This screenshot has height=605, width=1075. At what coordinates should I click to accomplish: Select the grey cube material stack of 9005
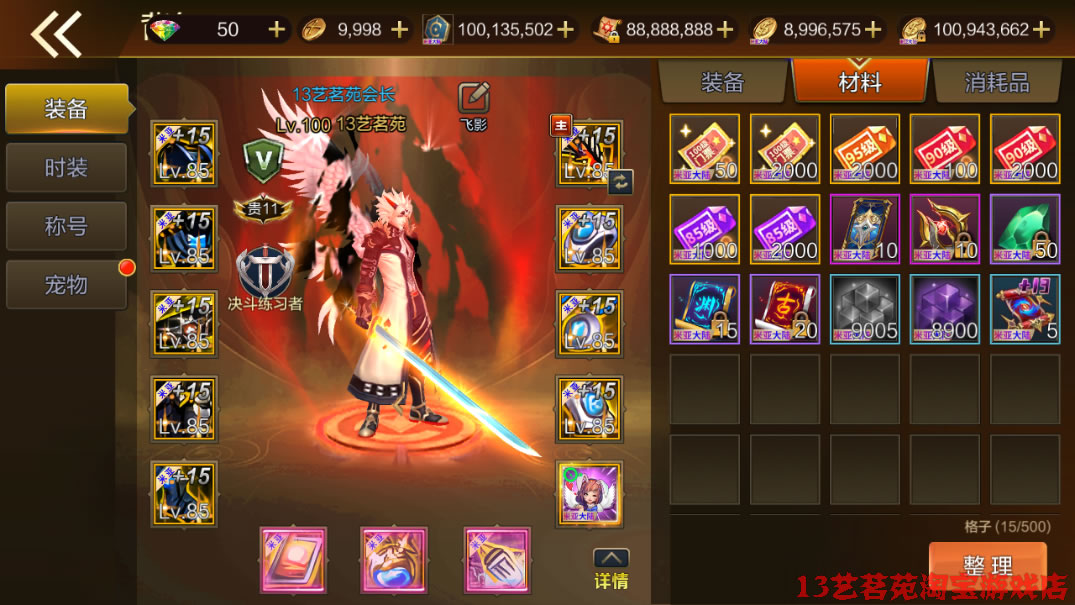(864, 309)
